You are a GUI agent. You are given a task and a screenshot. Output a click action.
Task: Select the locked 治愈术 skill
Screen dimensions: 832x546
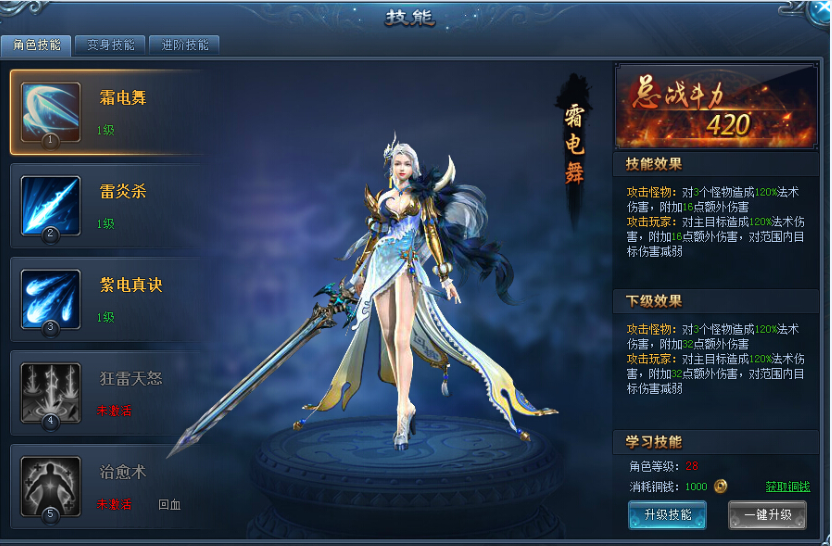(x=110, y=487)
